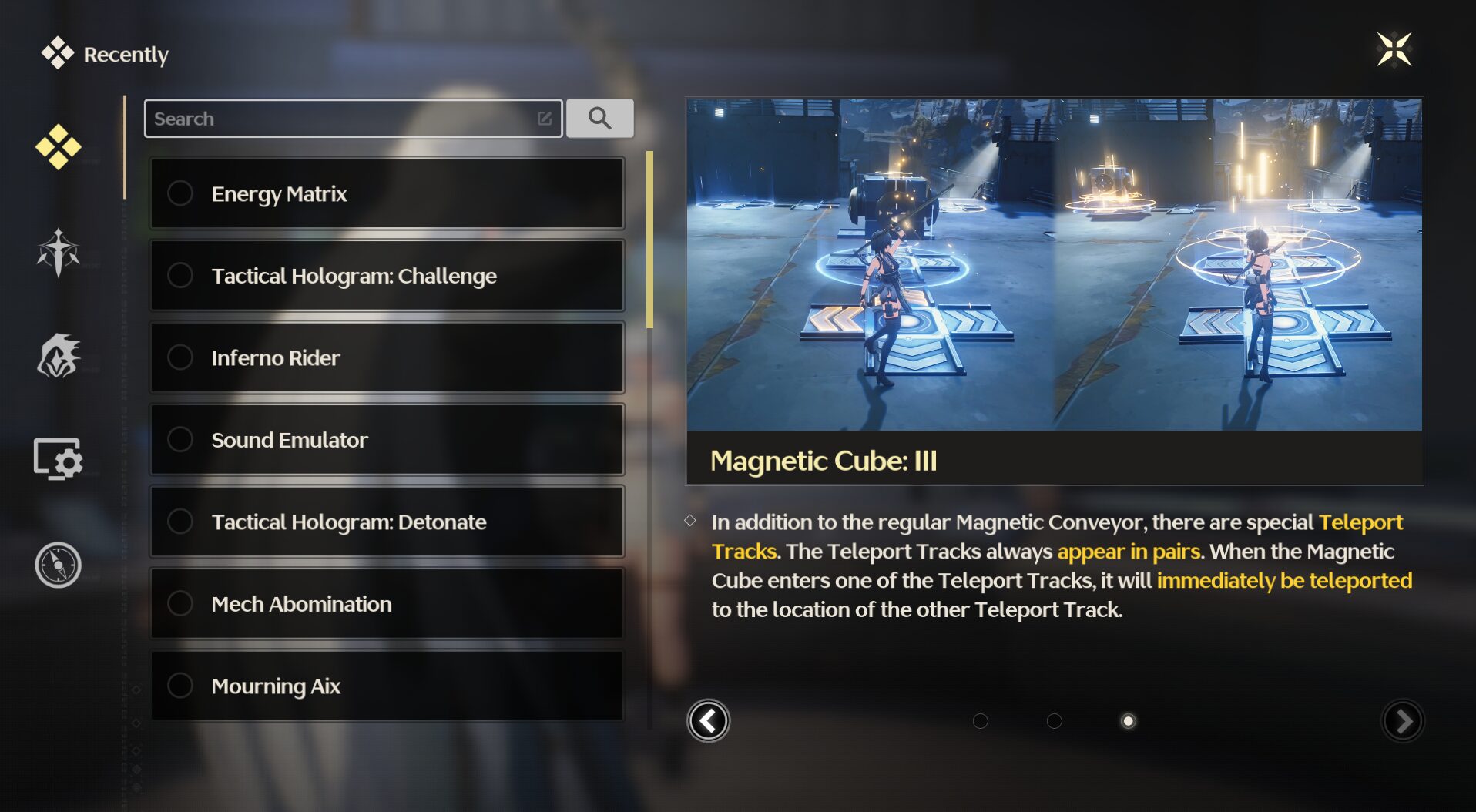Screen dimensions: 1476x812
Task: Open the Sound Emulator entry
Action: [x=387, y=440]
